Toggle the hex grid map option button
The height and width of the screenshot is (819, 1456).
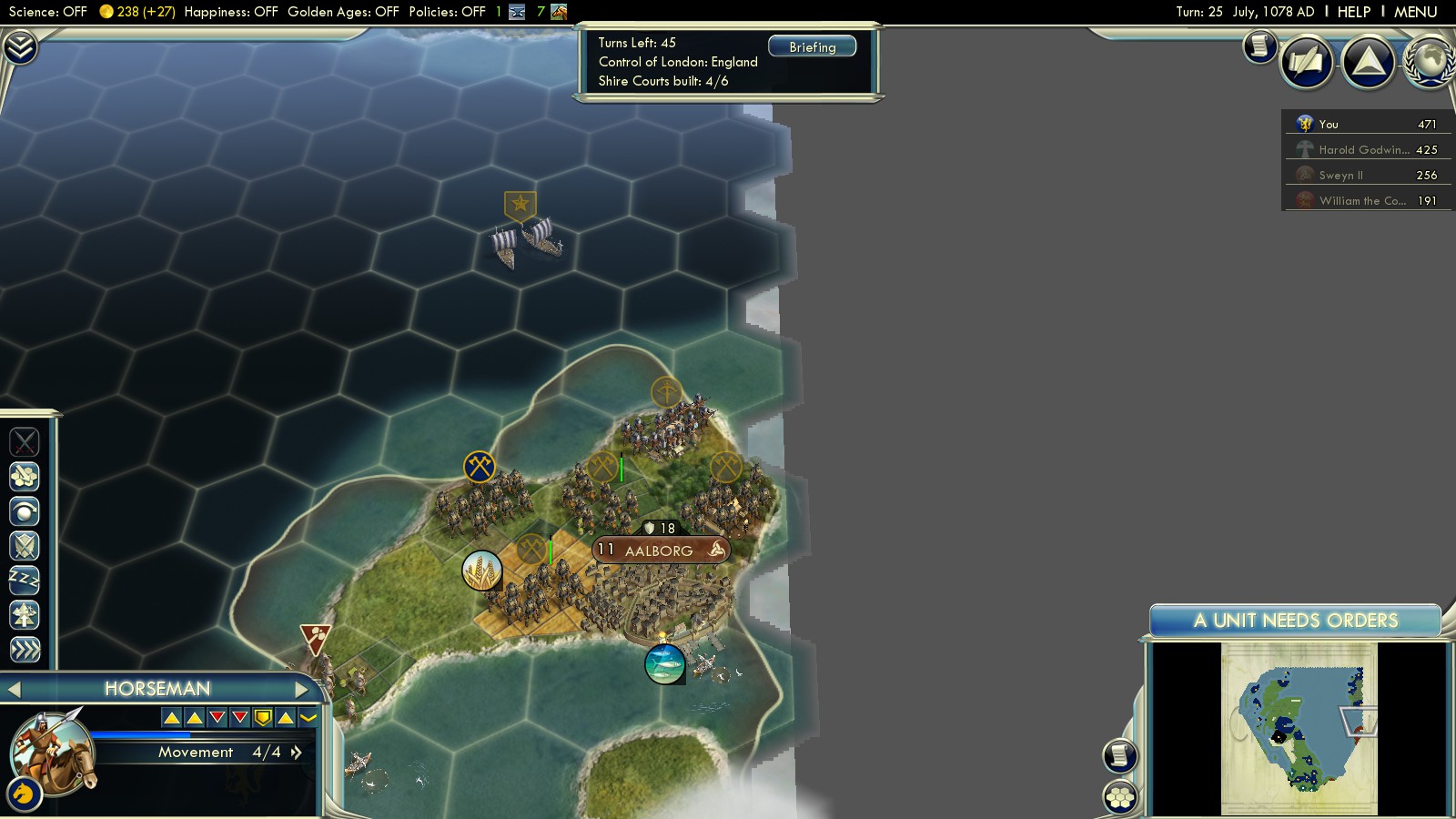(1120, 798)
